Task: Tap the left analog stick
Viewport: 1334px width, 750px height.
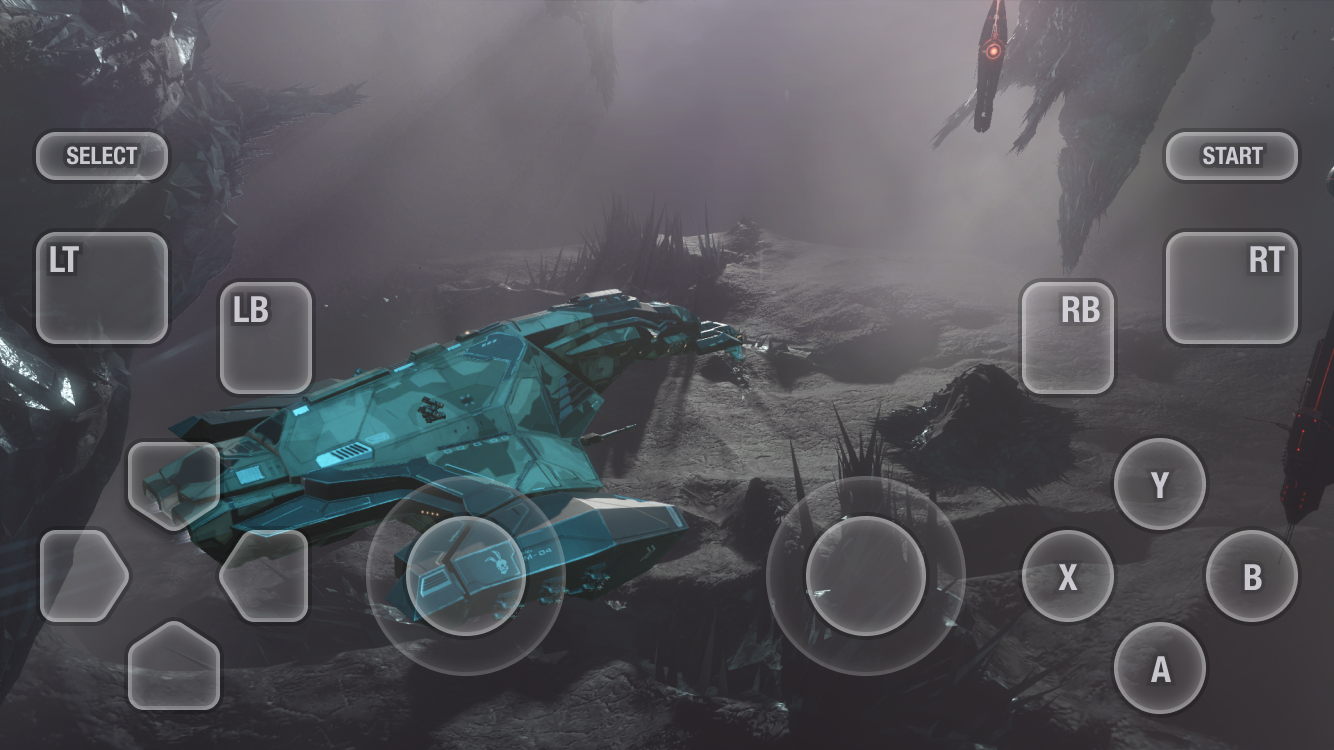Action: tap(468, 577)
